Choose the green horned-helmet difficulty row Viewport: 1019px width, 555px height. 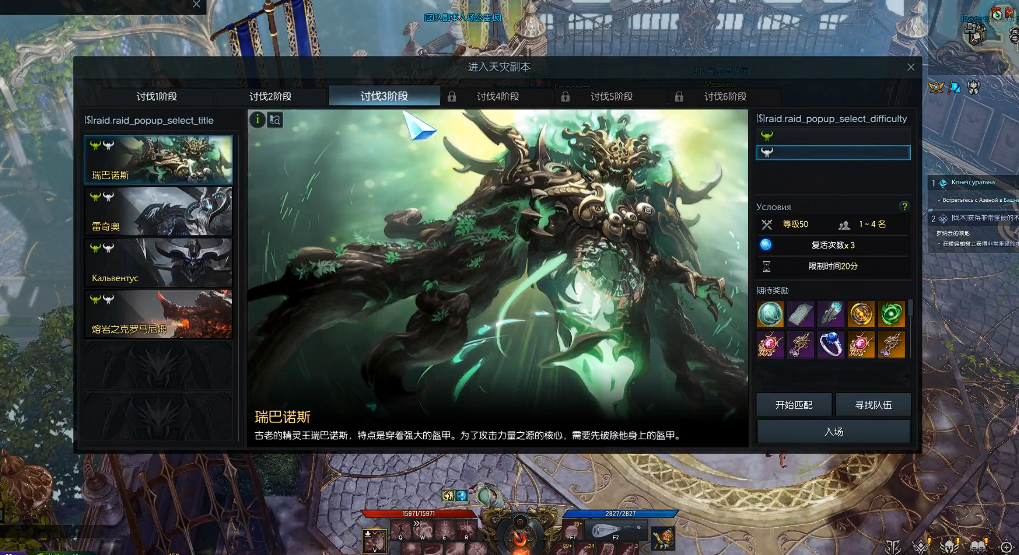[x=833, y=135]
